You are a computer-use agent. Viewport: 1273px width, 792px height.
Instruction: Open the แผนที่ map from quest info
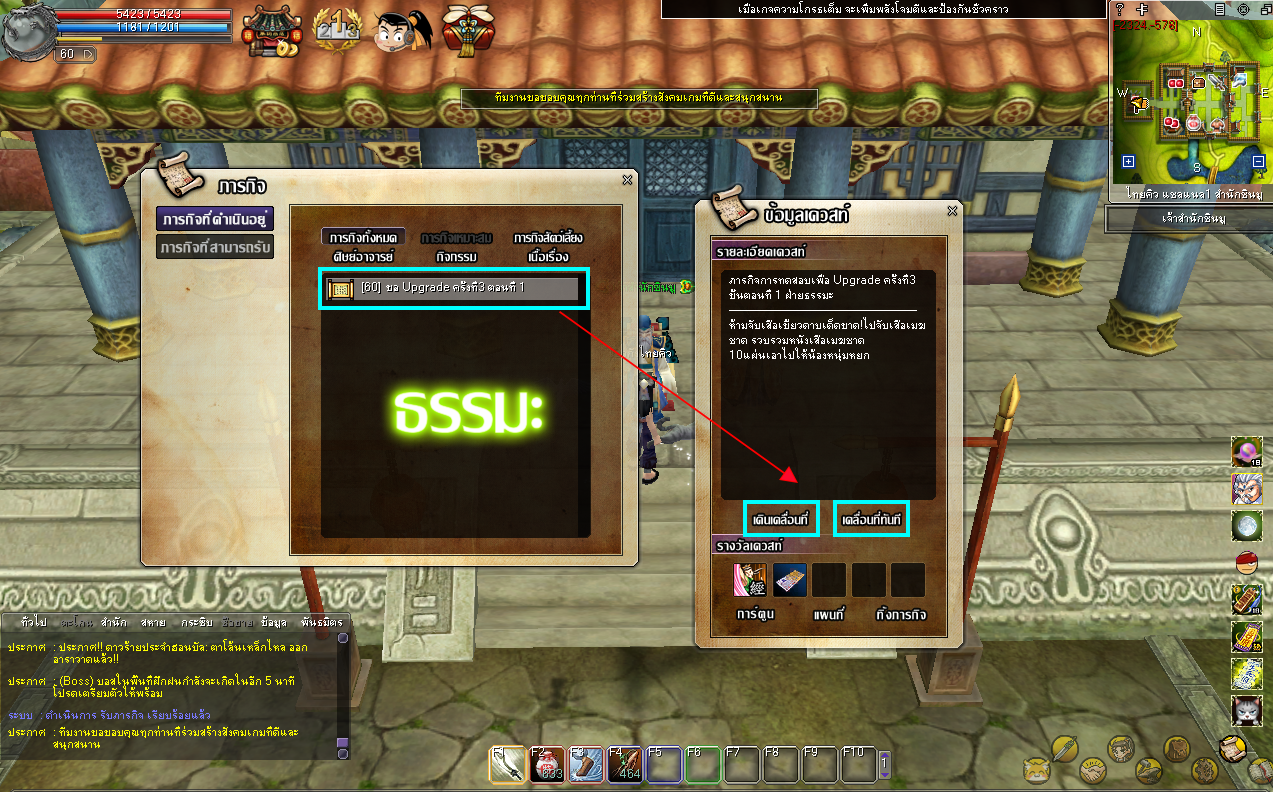point(828,613)
